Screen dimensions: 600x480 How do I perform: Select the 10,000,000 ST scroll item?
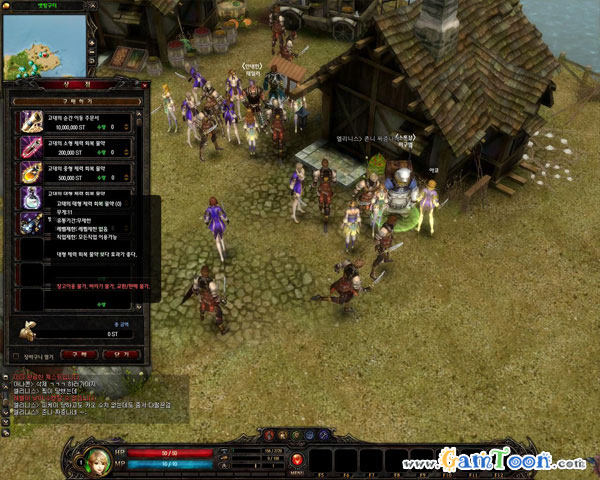pos(30,122)
